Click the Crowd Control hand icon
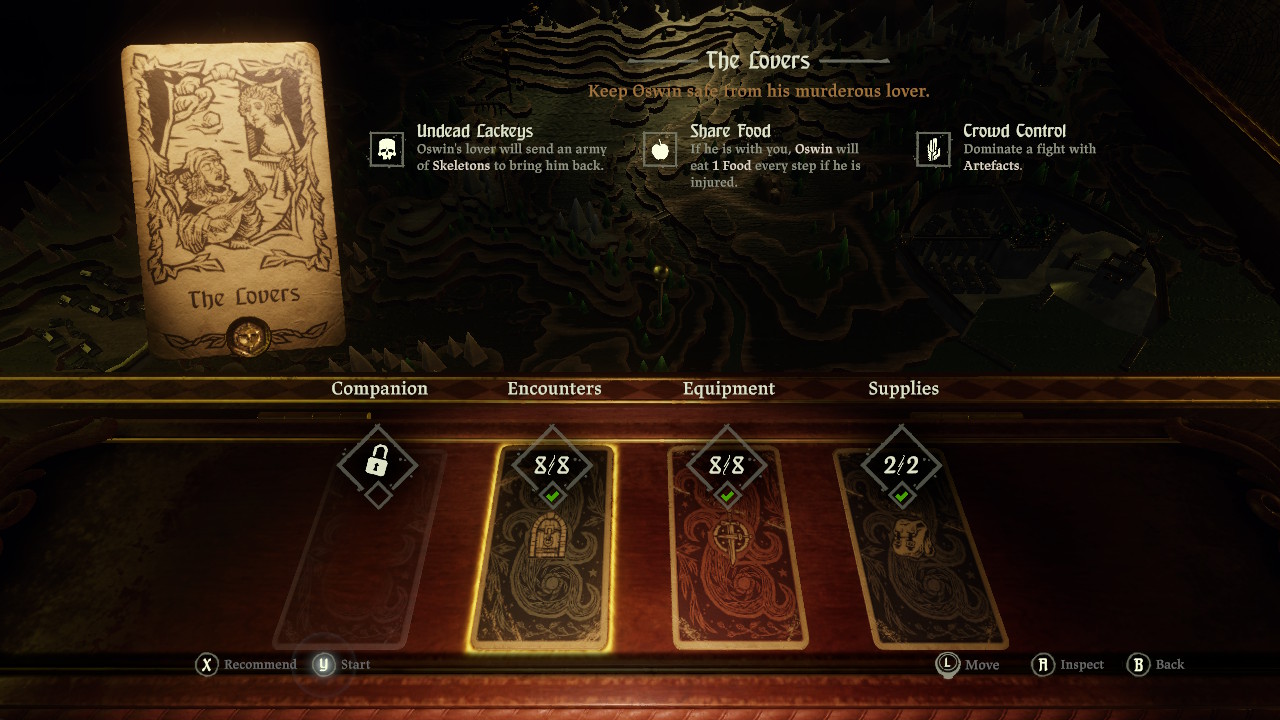The image size is (1280, 720). [x=933, y=149]
